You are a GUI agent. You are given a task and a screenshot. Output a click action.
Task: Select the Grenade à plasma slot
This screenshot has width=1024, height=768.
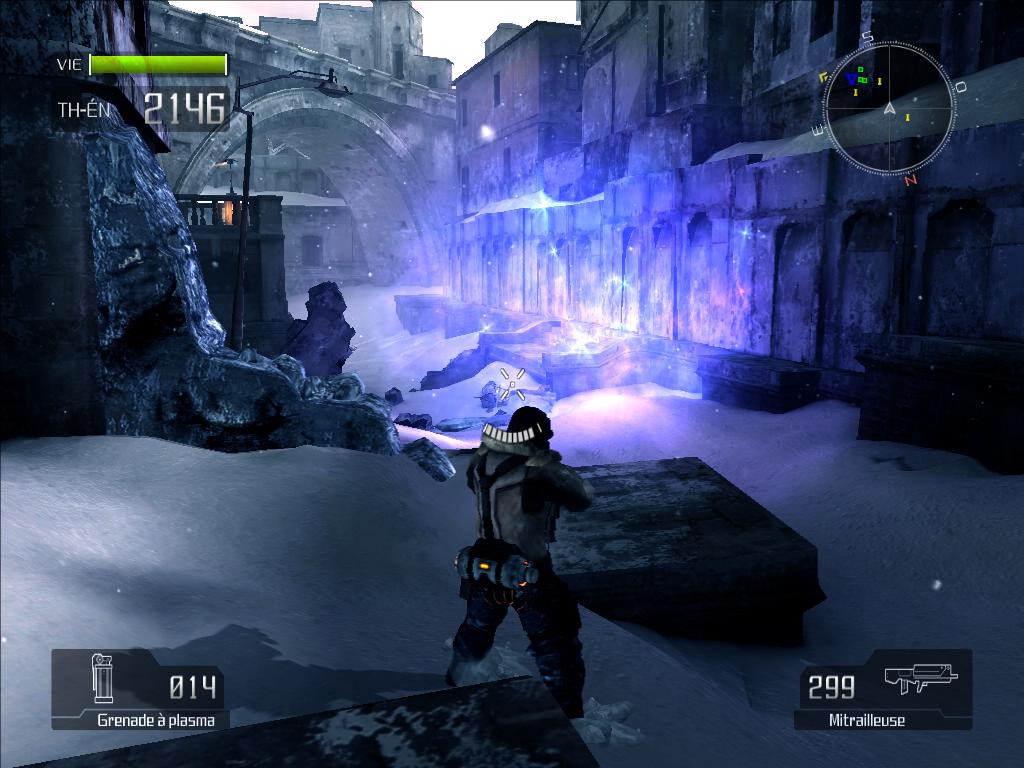pyautogui.click(x=140, y=689)
